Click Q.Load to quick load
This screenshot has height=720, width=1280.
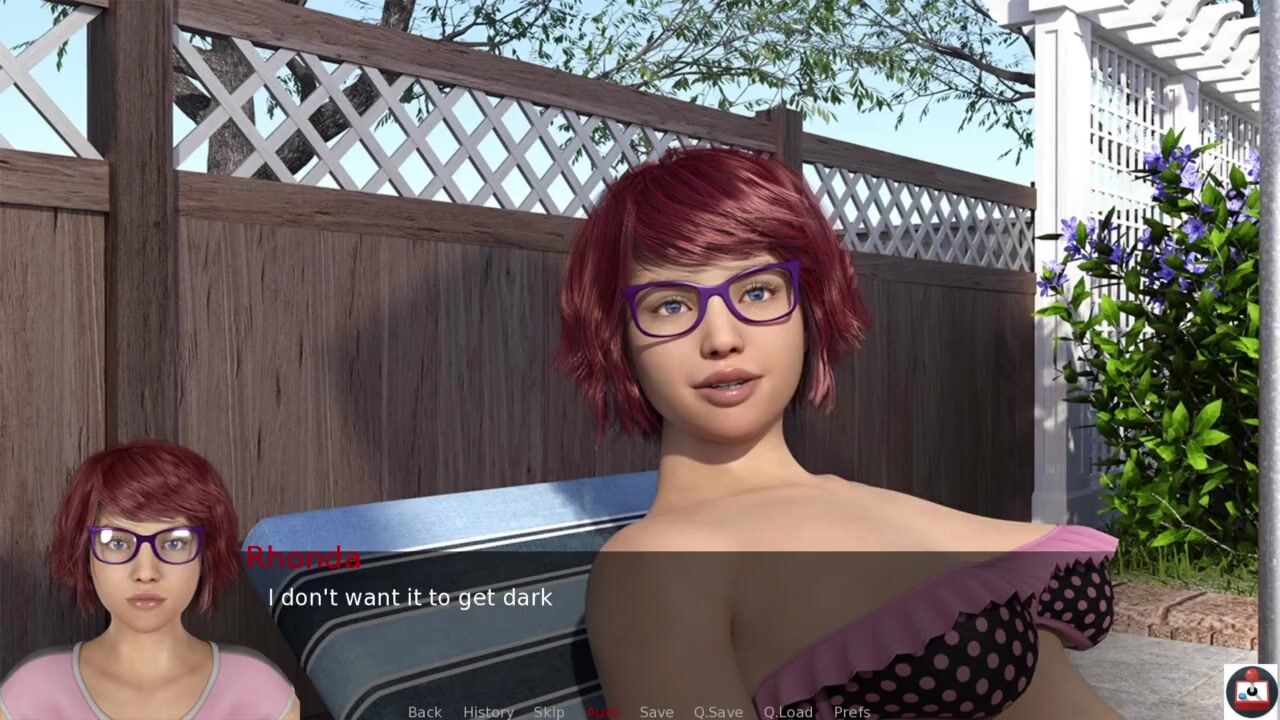[x=788, y=711]
